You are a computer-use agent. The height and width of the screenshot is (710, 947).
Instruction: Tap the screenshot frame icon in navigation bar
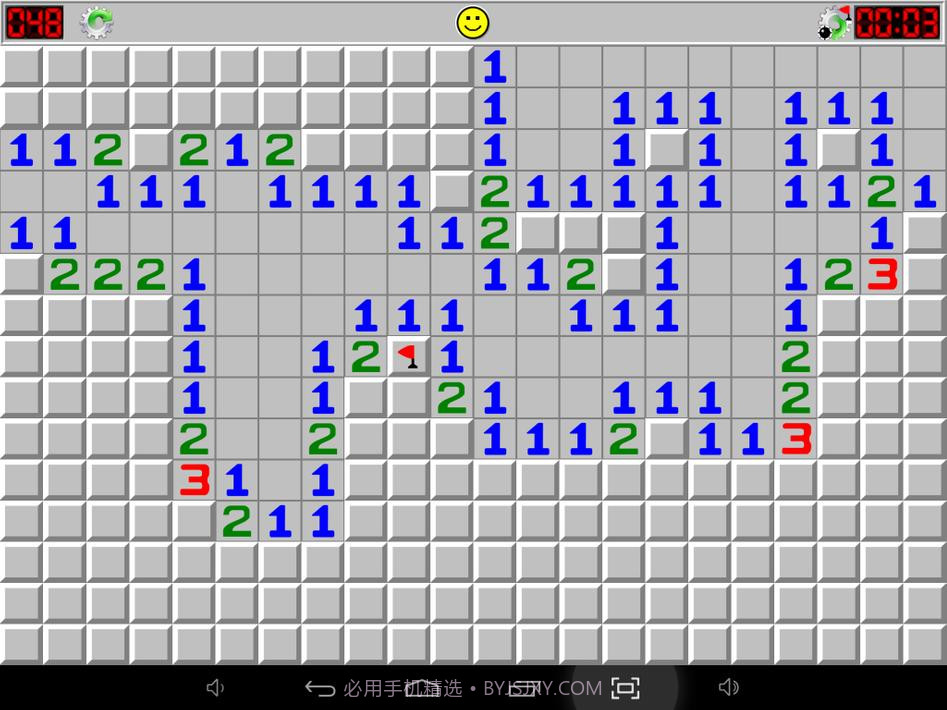[x=625, y=688]
